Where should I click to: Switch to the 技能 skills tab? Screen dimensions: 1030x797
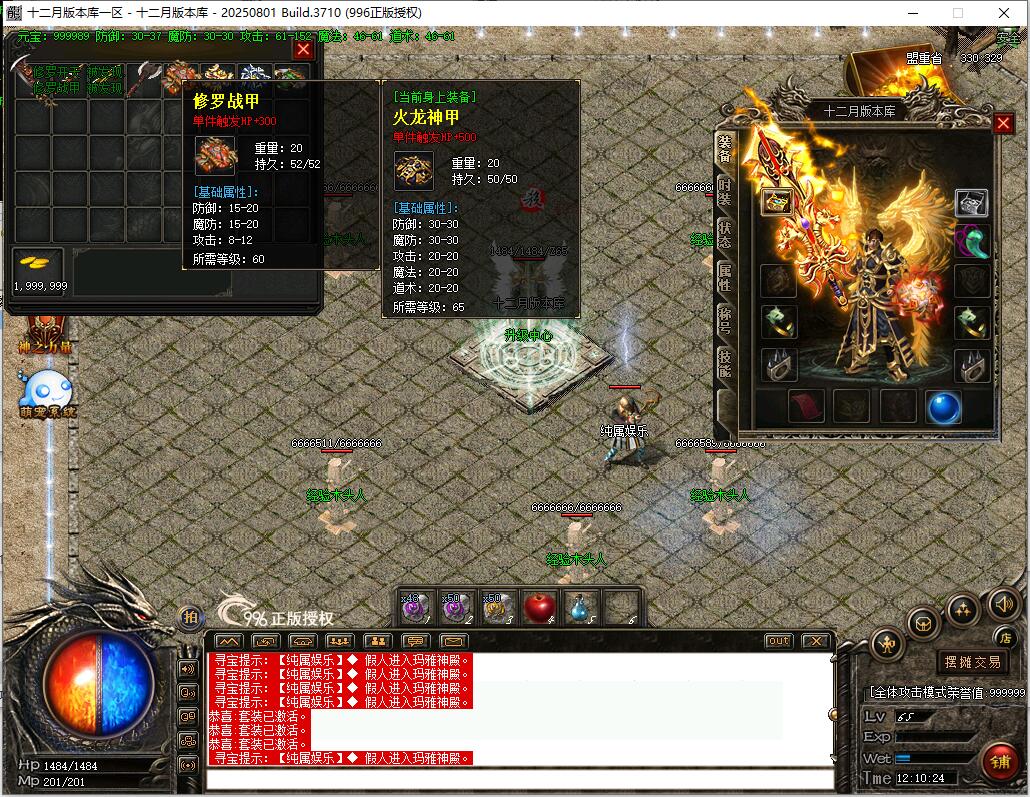tap(724, 364)
